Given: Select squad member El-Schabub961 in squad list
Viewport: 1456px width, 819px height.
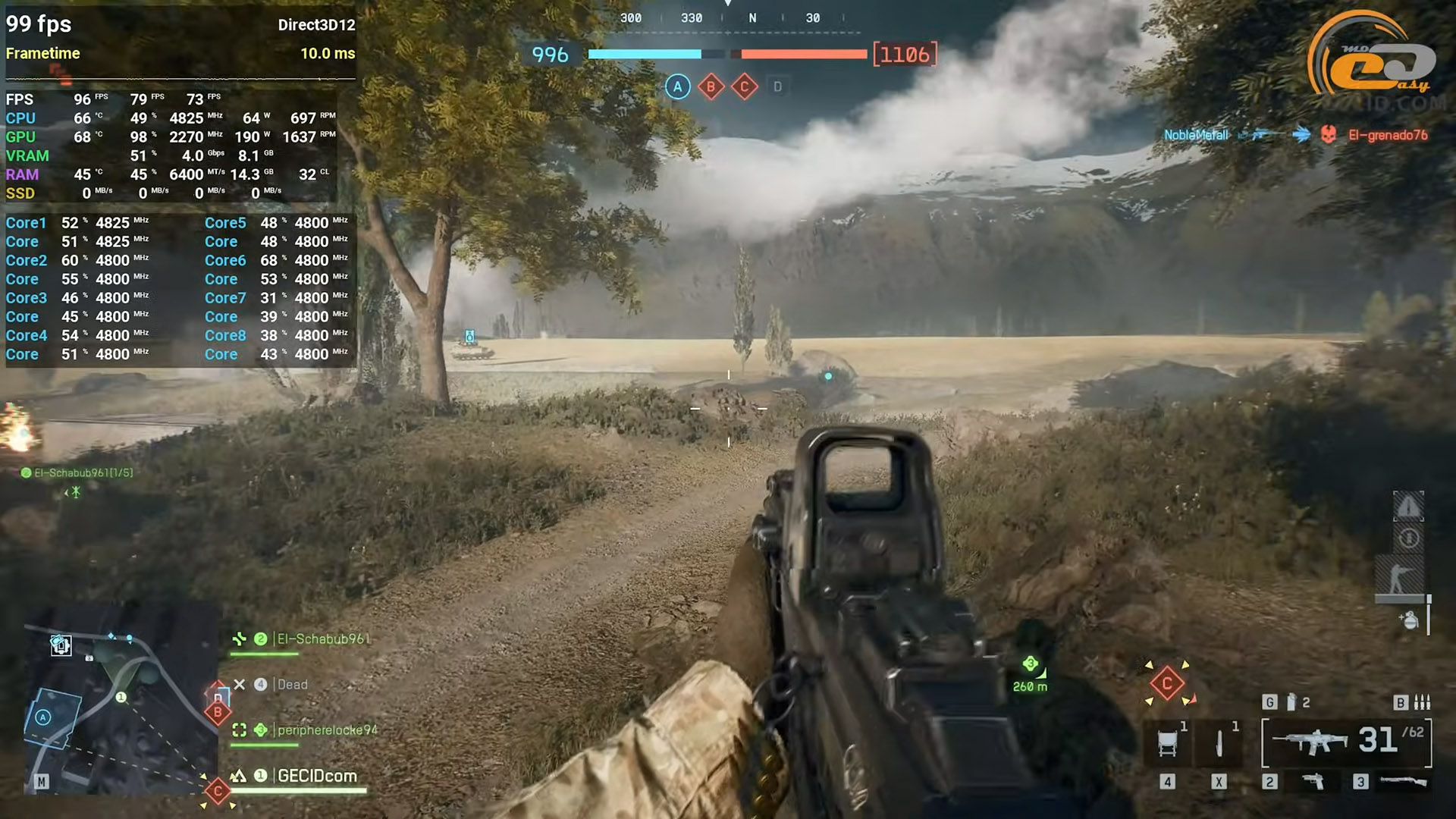Looking at the screenshot, I should (x=322, y=639).
